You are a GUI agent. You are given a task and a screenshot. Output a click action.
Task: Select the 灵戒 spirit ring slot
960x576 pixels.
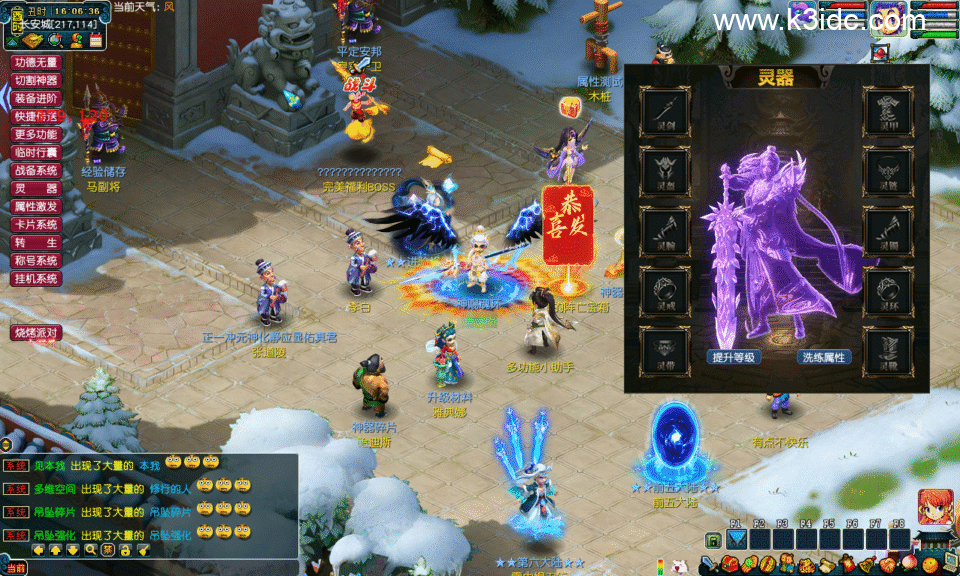[x=664, y=291]
